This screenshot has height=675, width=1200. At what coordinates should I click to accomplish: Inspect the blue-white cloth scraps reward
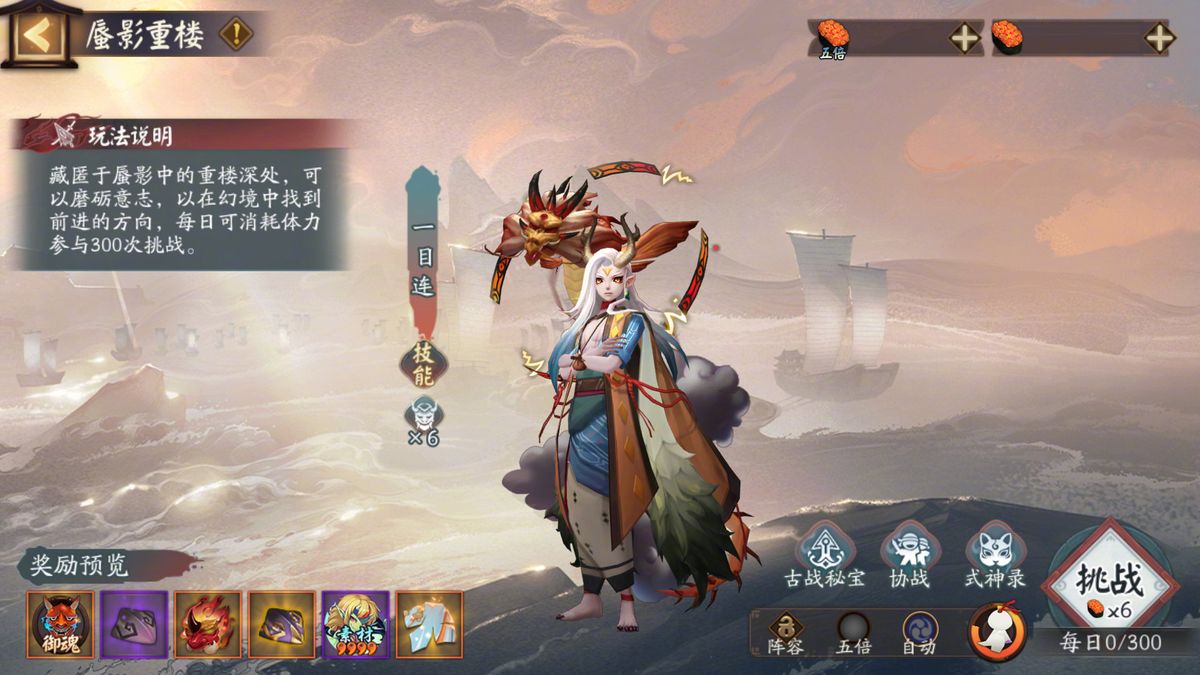click(x=429, y=624)
